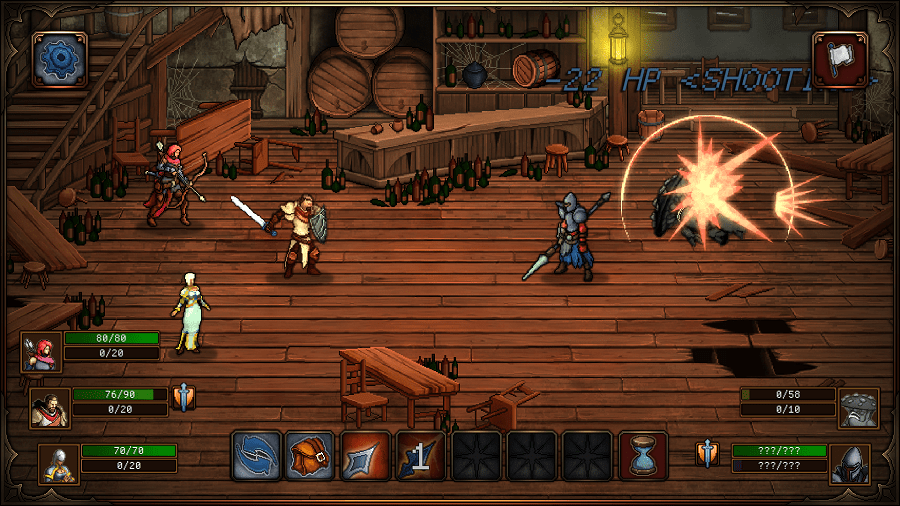Use the blue arrowhead skill marked 1

pos(420,456)
